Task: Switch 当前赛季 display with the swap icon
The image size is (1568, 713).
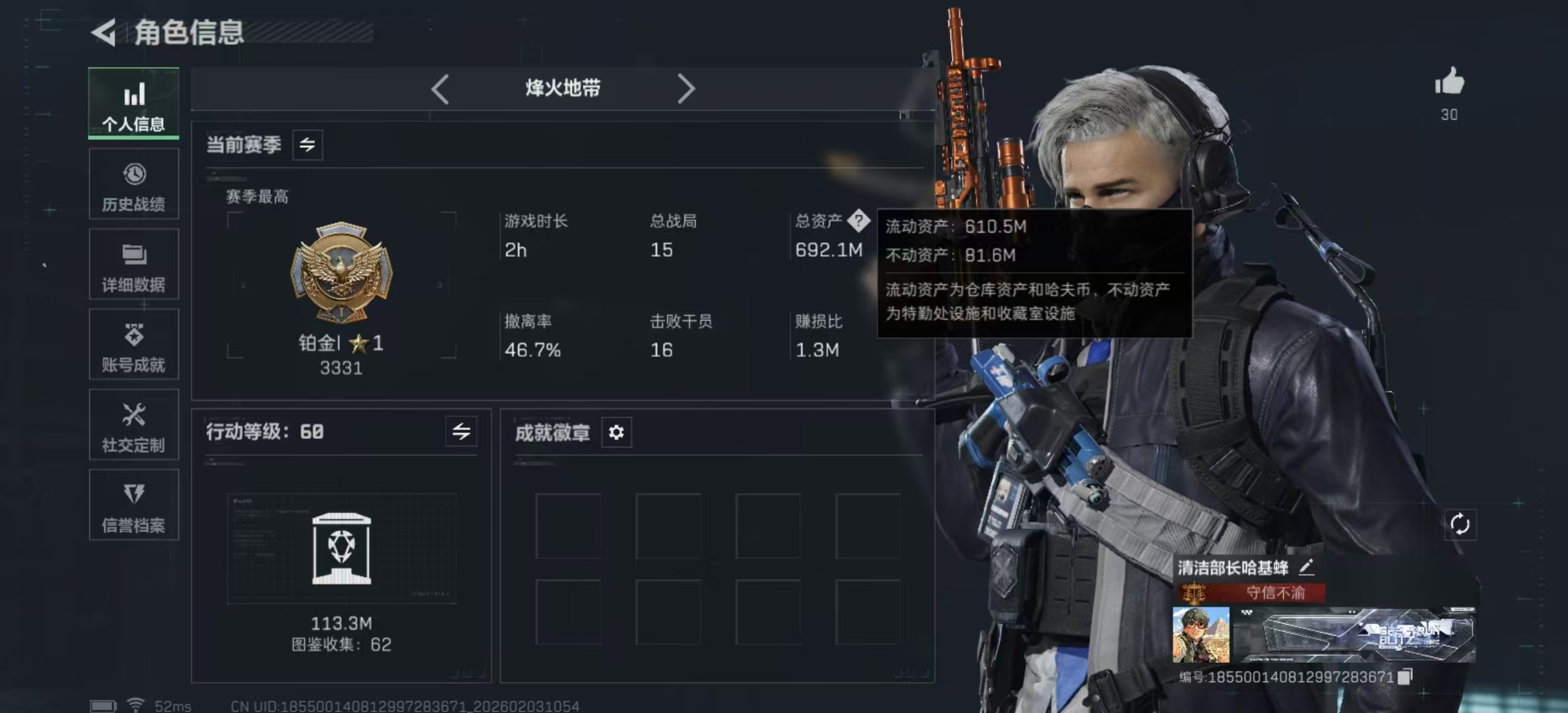Action: (x=308, y=145)
